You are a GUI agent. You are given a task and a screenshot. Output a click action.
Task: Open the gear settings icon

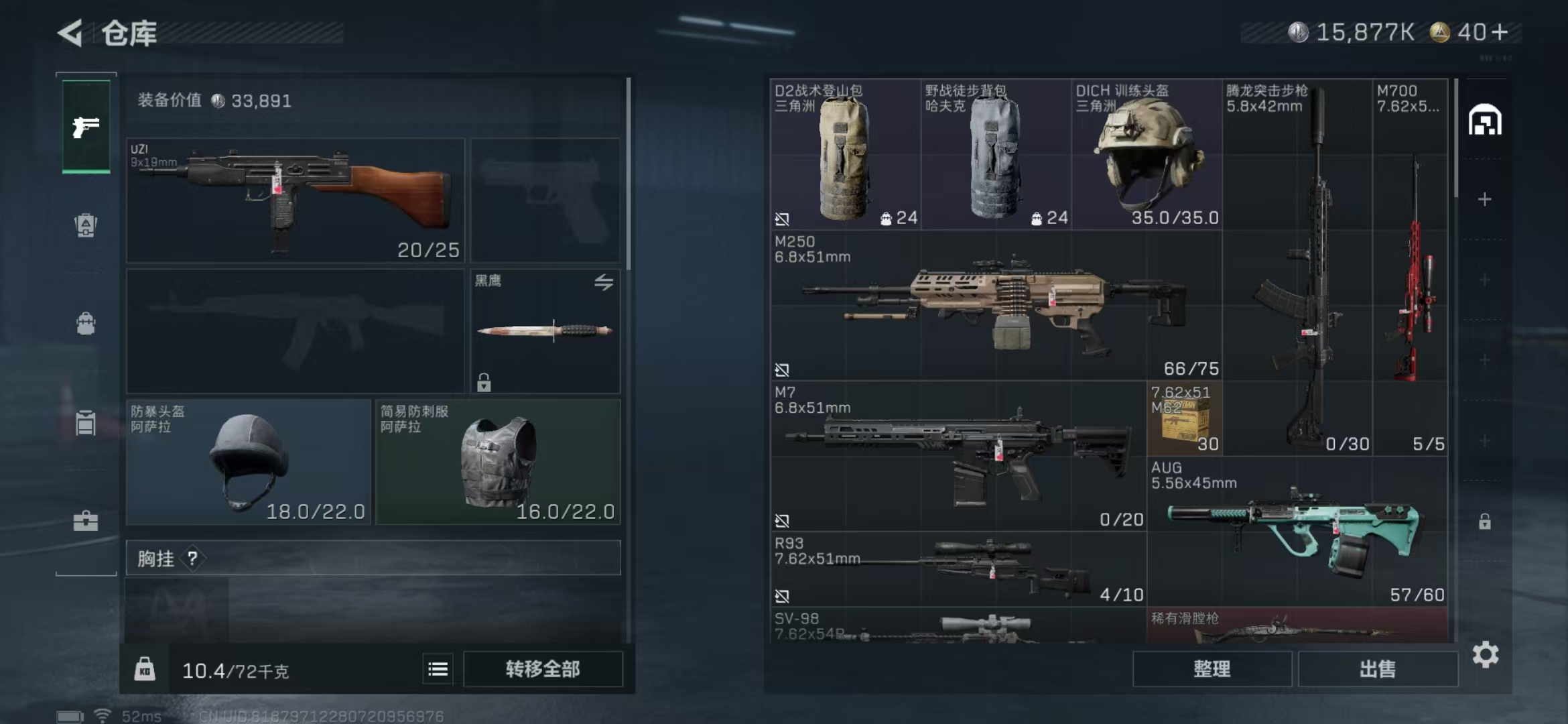coord(1485,654)
